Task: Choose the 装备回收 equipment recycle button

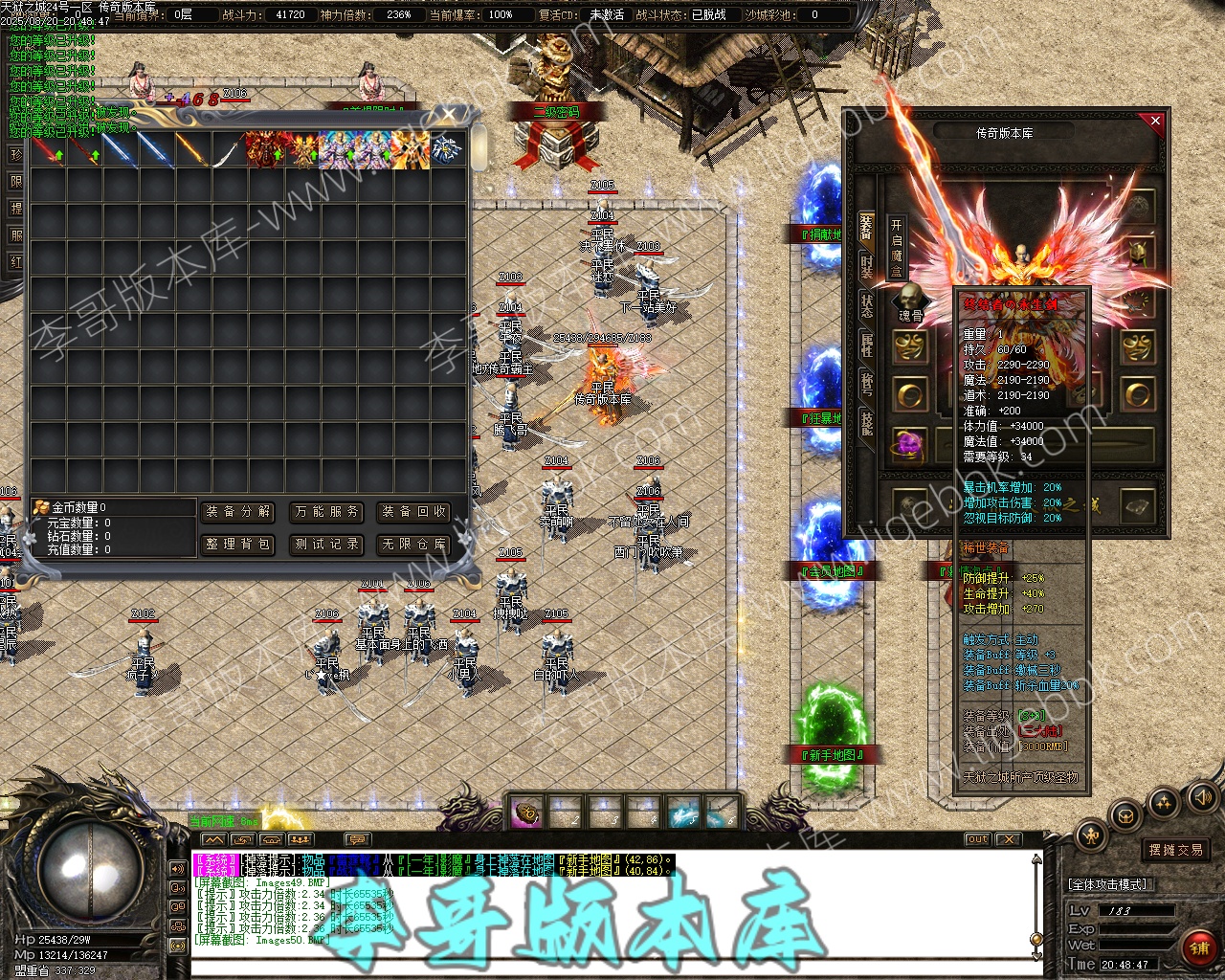Action: (414, 512)
